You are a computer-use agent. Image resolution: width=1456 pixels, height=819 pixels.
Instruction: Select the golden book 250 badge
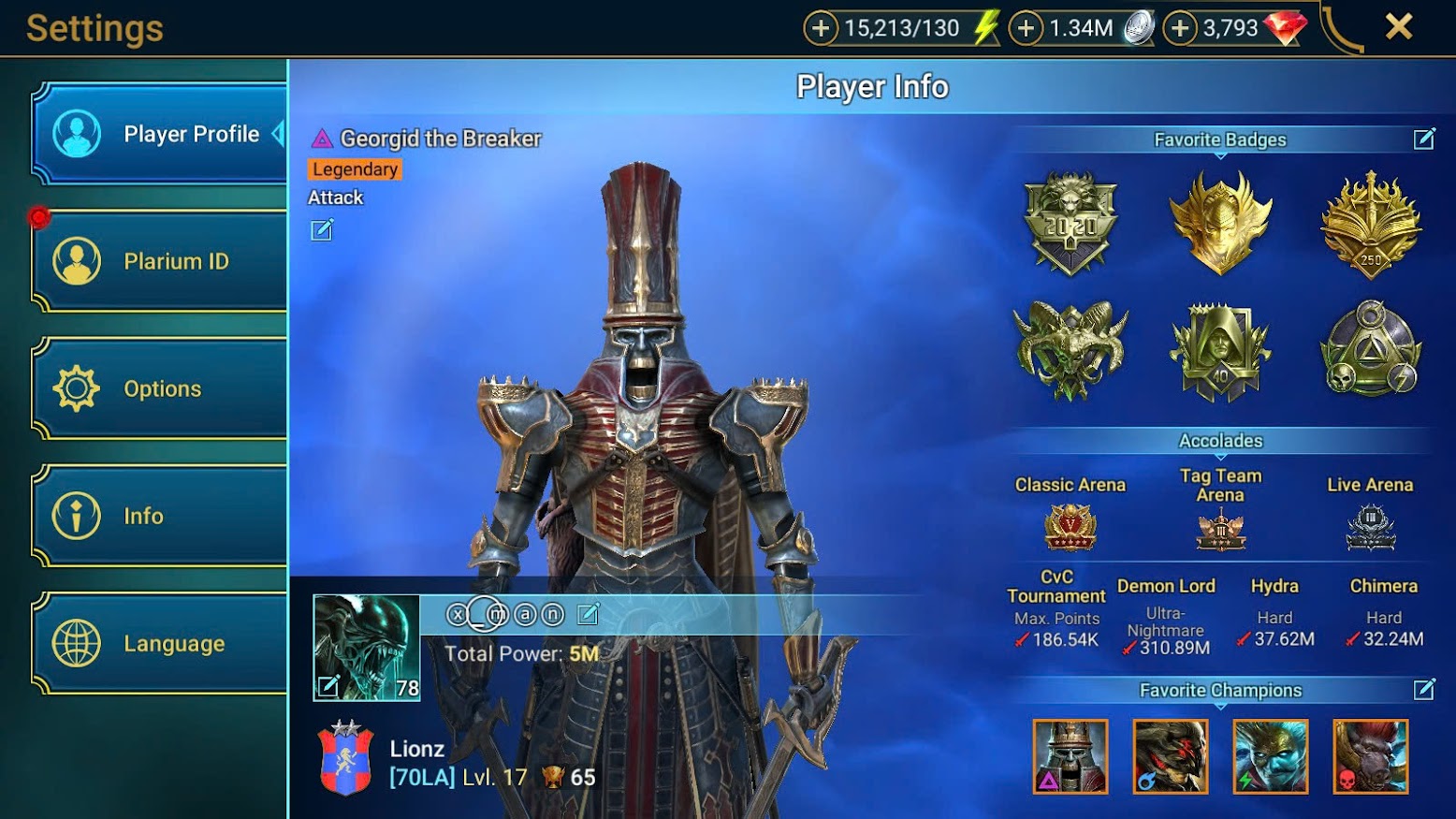(1370, 223)
